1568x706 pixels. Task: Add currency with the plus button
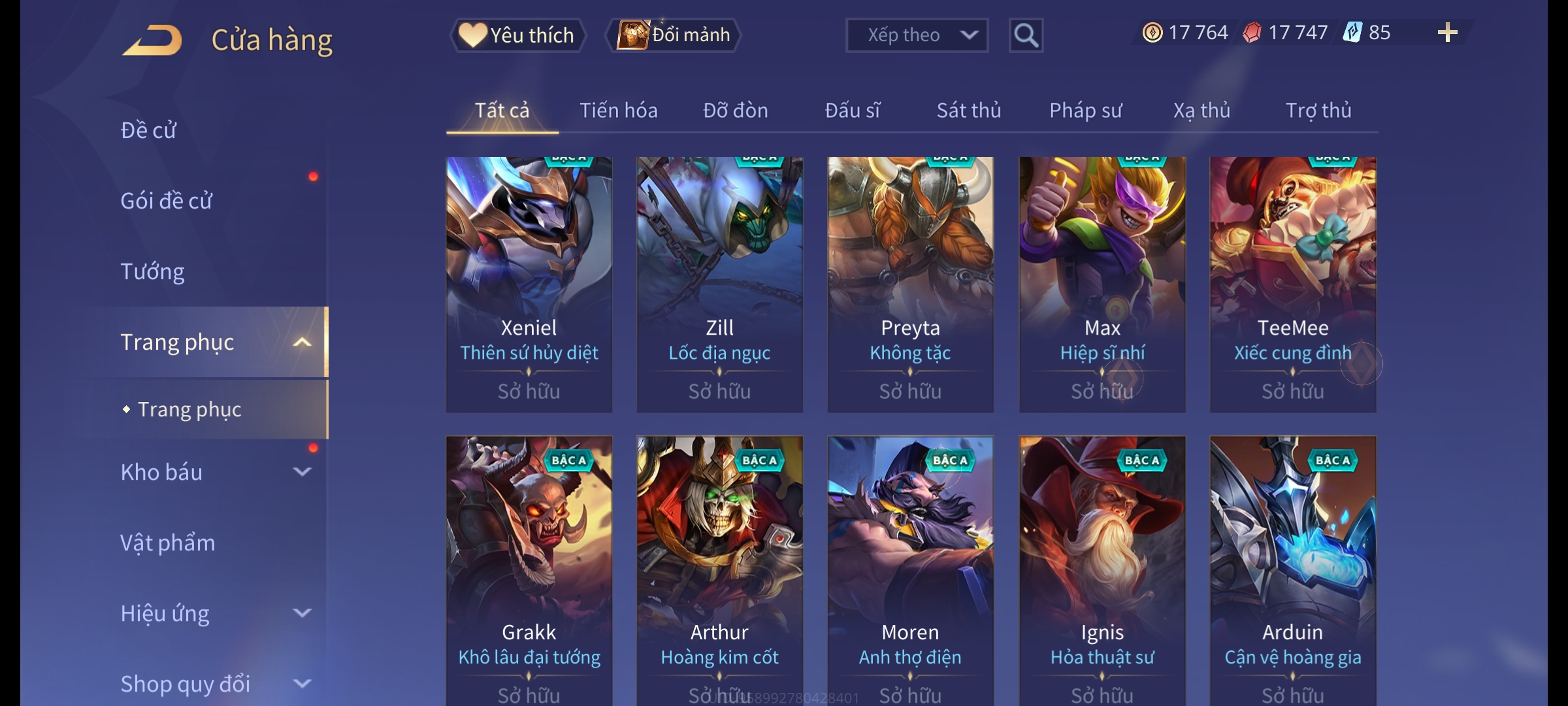pyautogui.click(x=1447, y=33)
